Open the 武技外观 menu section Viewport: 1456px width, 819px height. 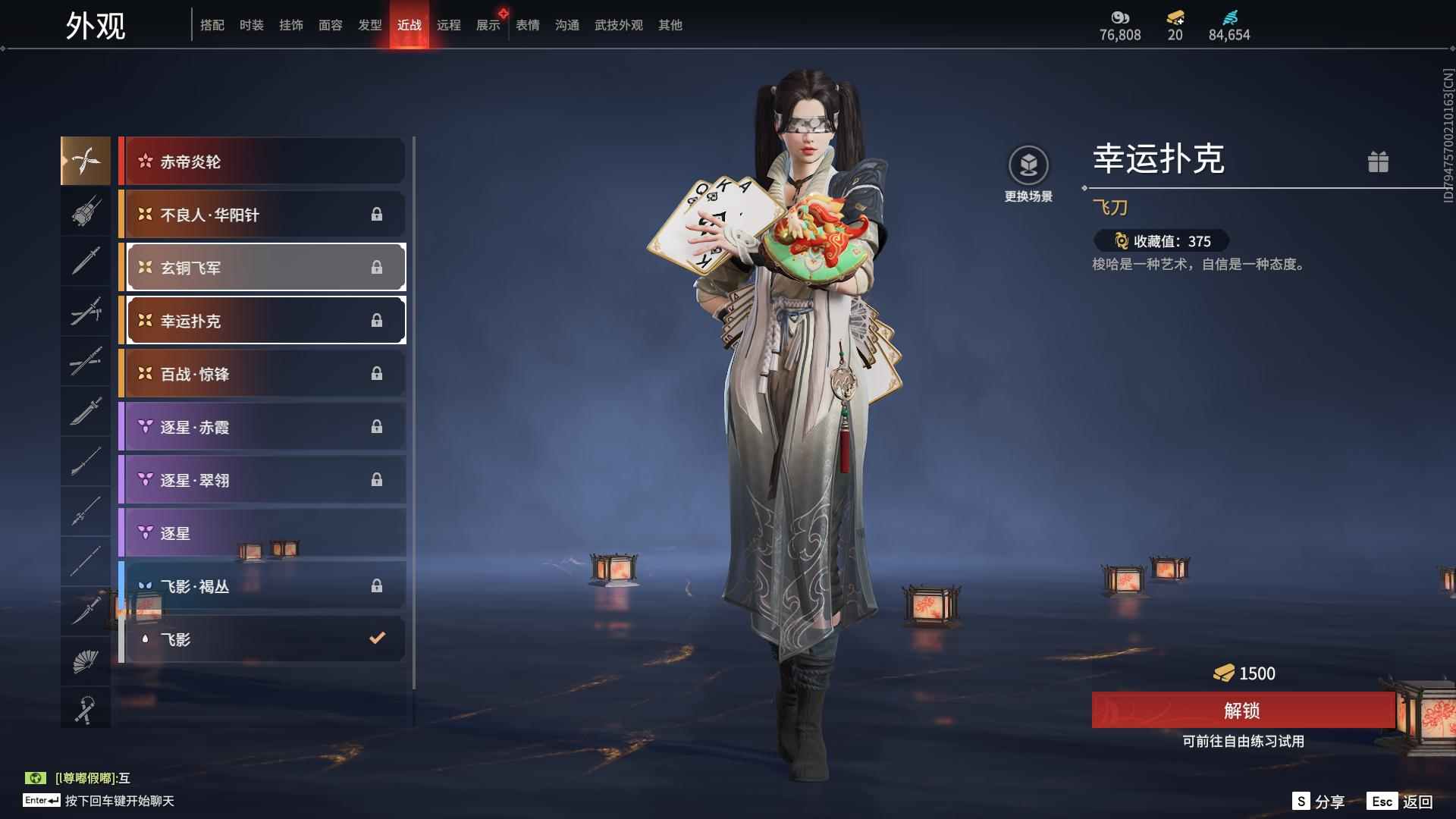click(618, 24)
